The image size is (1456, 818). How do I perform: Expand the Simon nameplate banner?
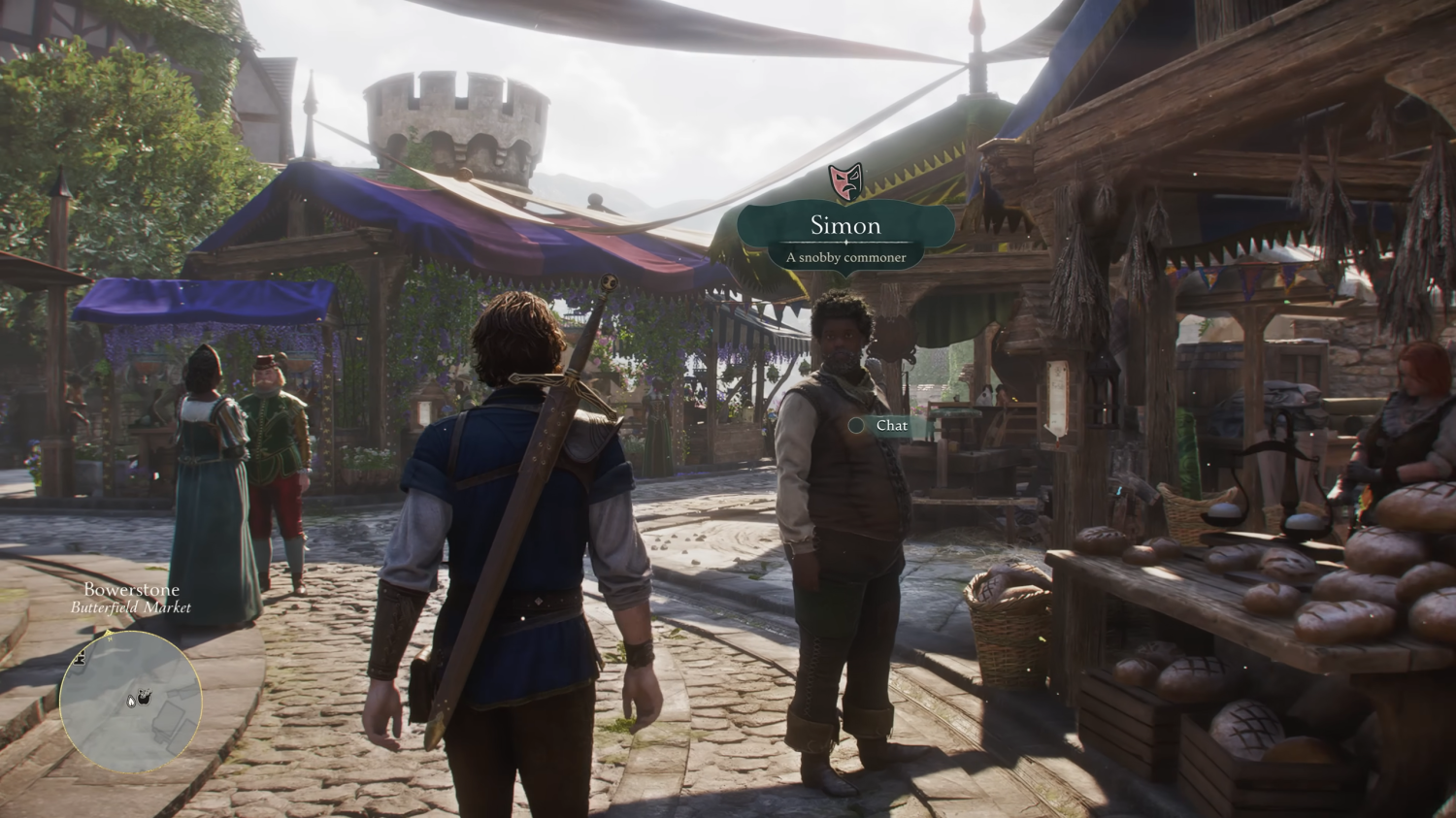pyautogui.click(x=844, y=231)
